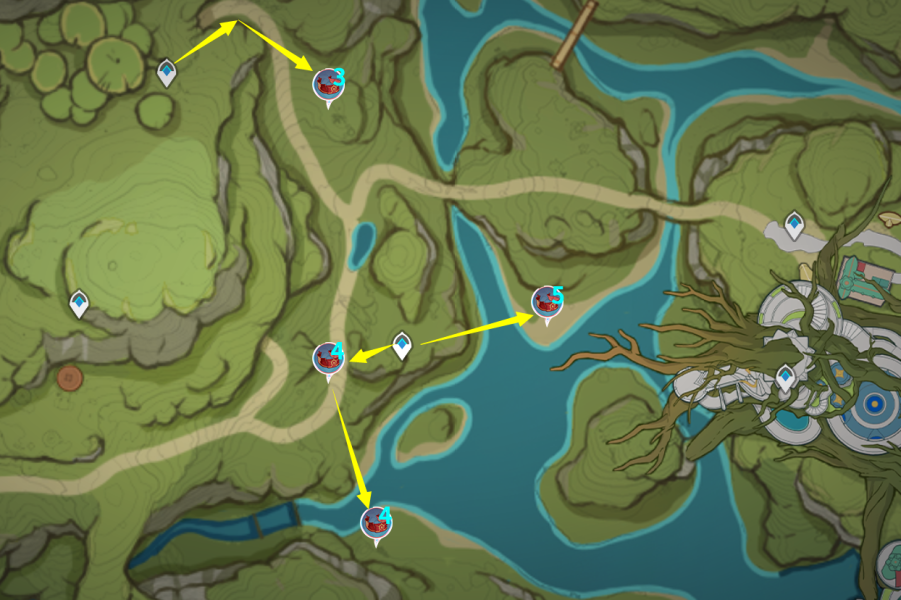Click the enemy marker numbered 4 on the river shore
This screenshot has width=901, height=600.
[376, 522]
